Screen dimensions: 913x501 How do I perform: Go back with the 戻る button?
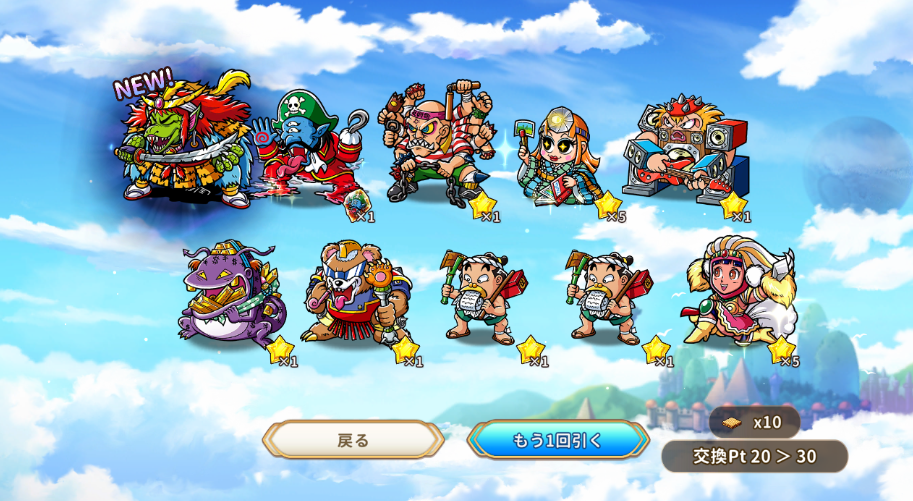(x=353, y=440)
